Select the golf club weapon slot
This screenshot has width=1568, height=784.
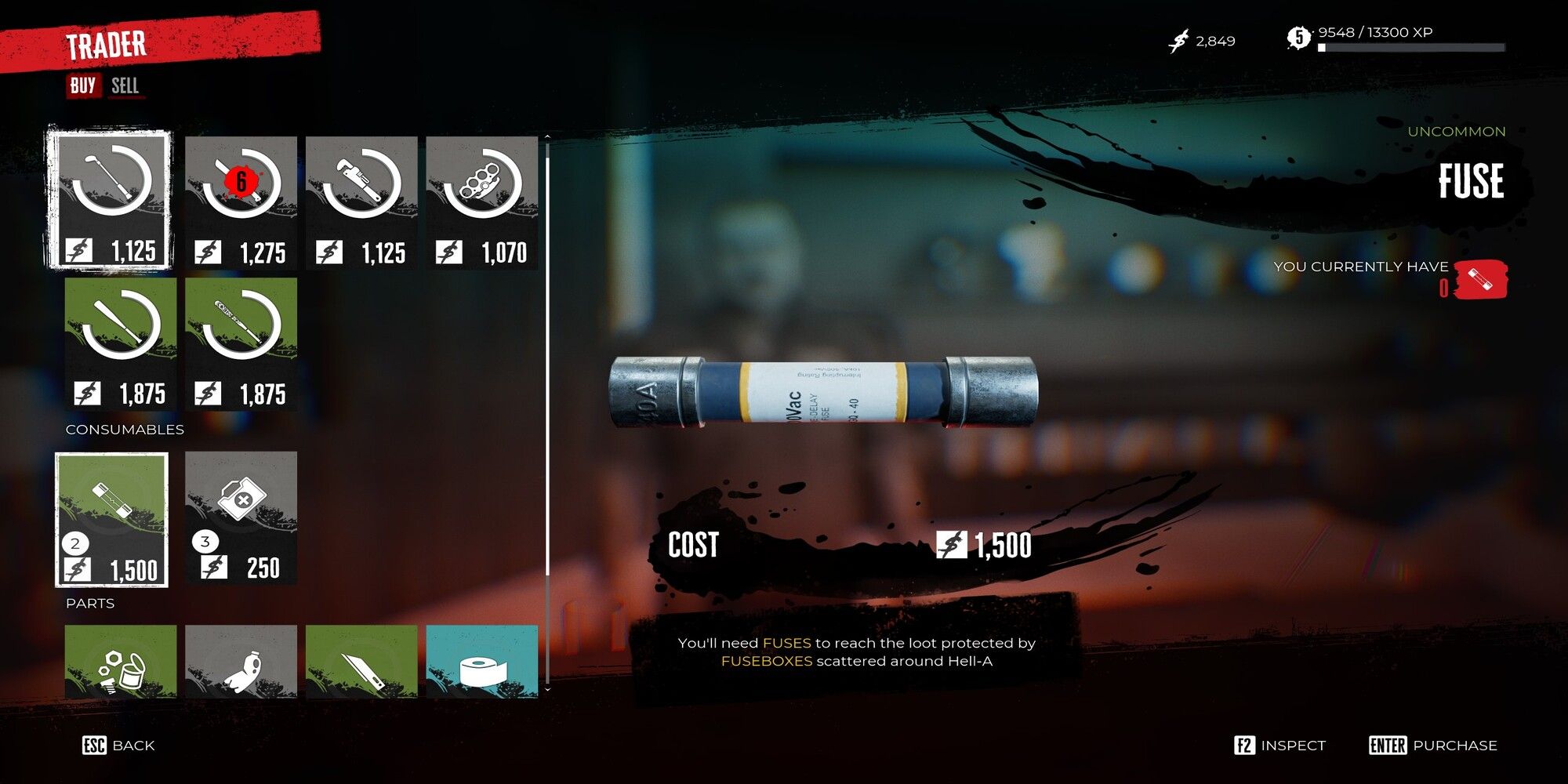point(110,200)
